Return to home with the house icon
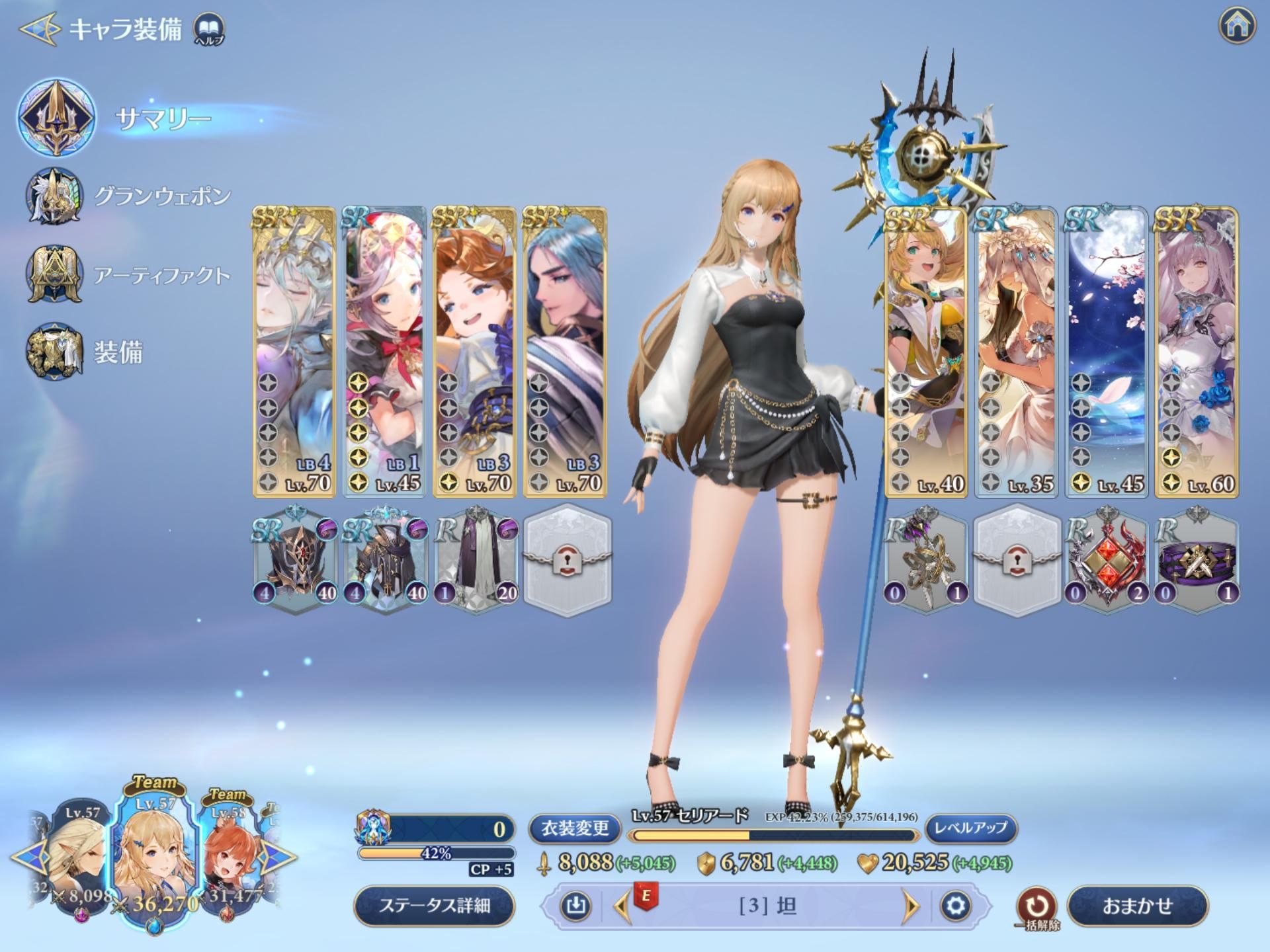The image size is (1270, 952). tap(1236, 26)
